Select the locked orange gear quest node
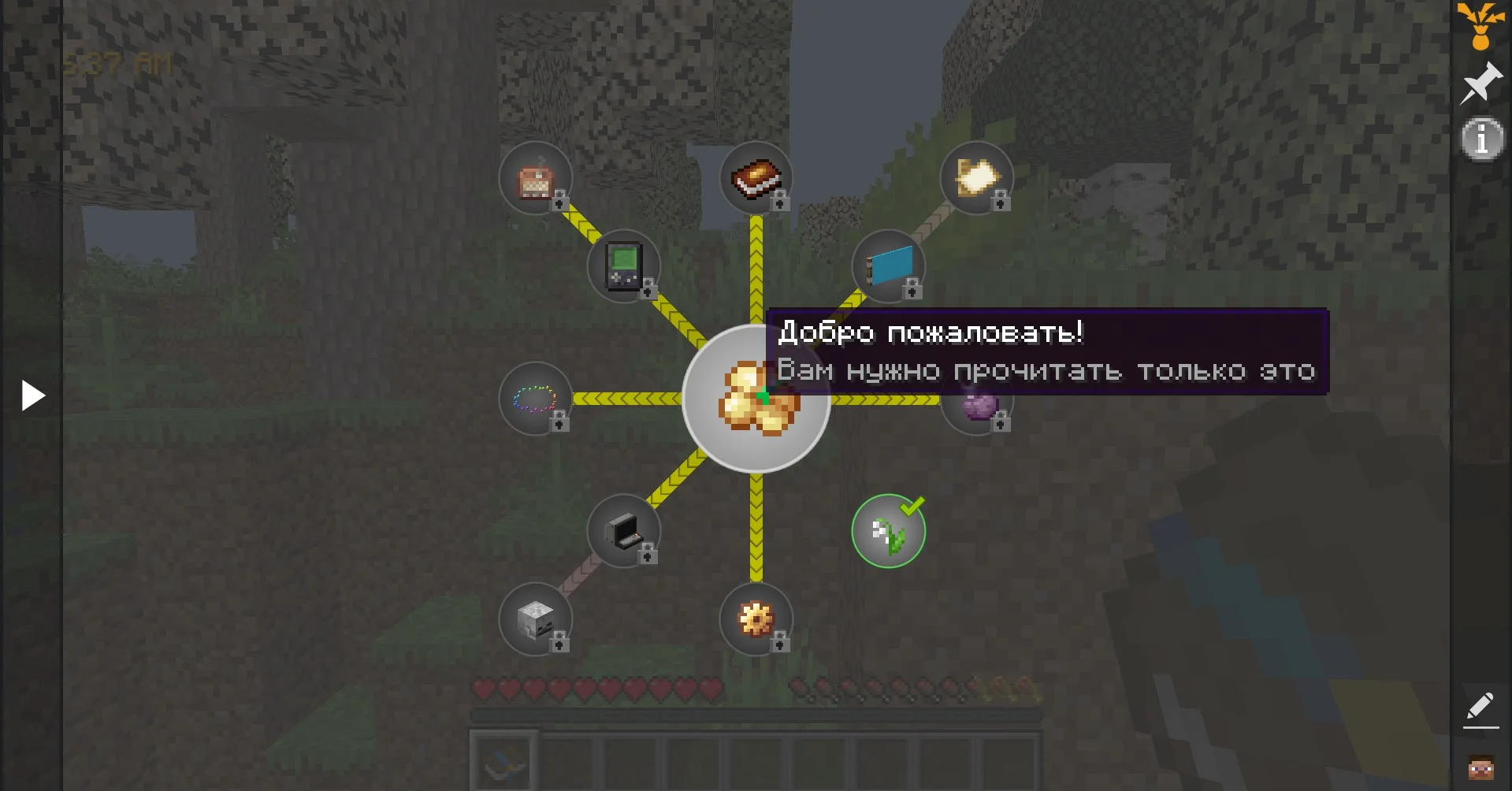The image size is (1512, 791). tap(756, 619)
